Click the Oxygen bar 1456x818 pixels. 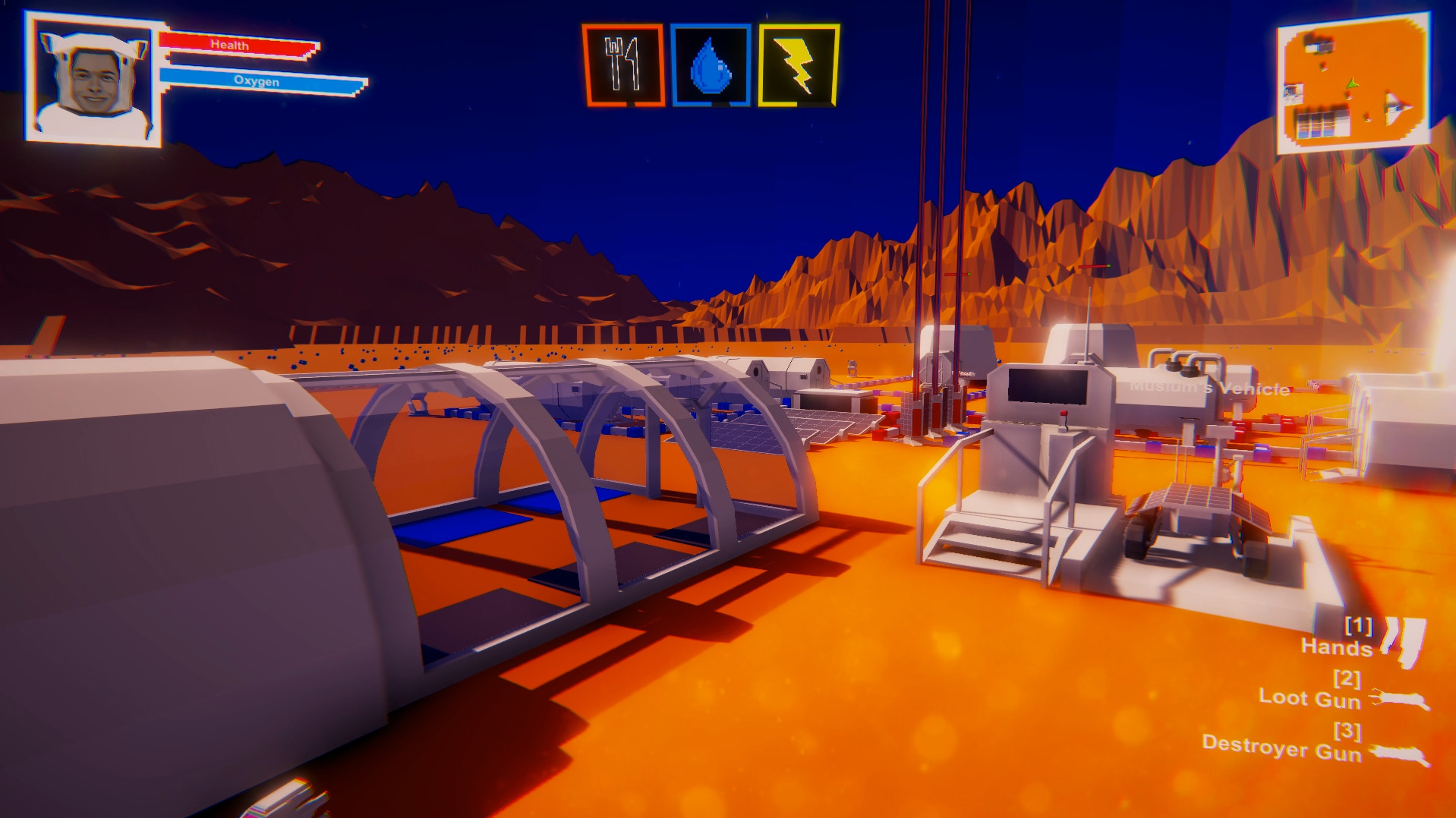258,81
